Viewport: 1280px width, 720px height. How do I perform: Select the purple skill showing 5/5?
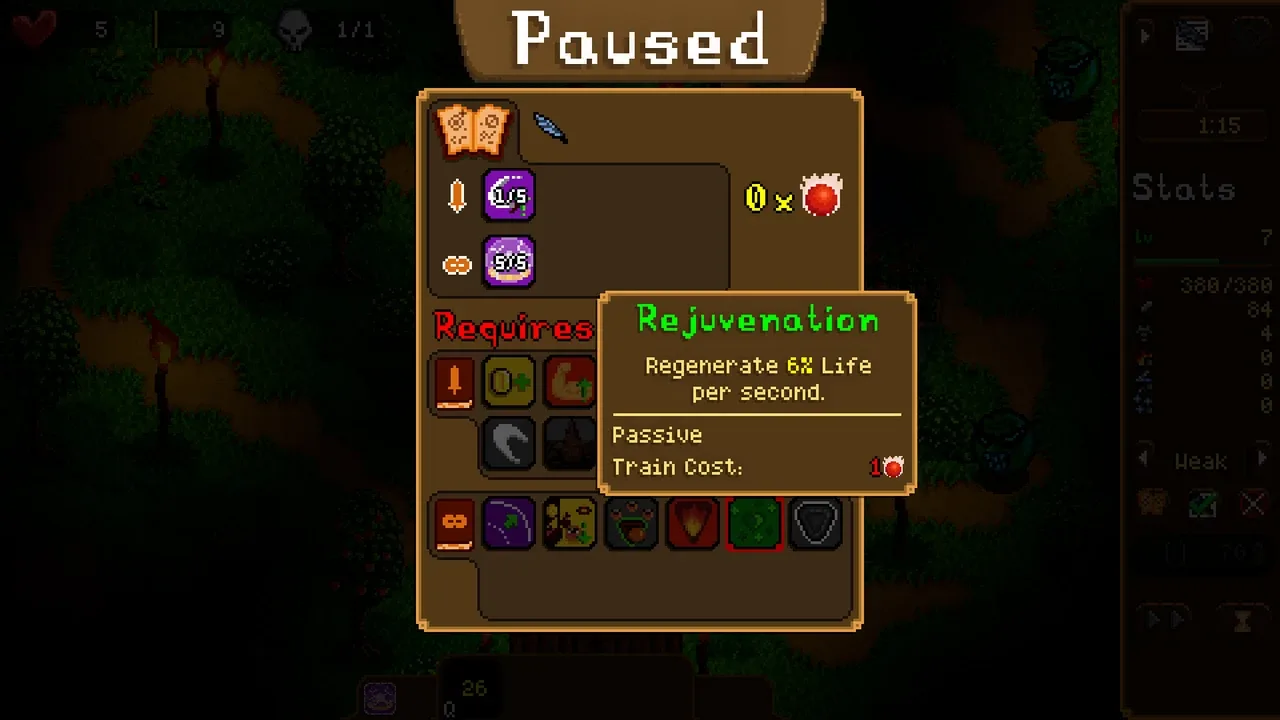click(x=509, y=263)
